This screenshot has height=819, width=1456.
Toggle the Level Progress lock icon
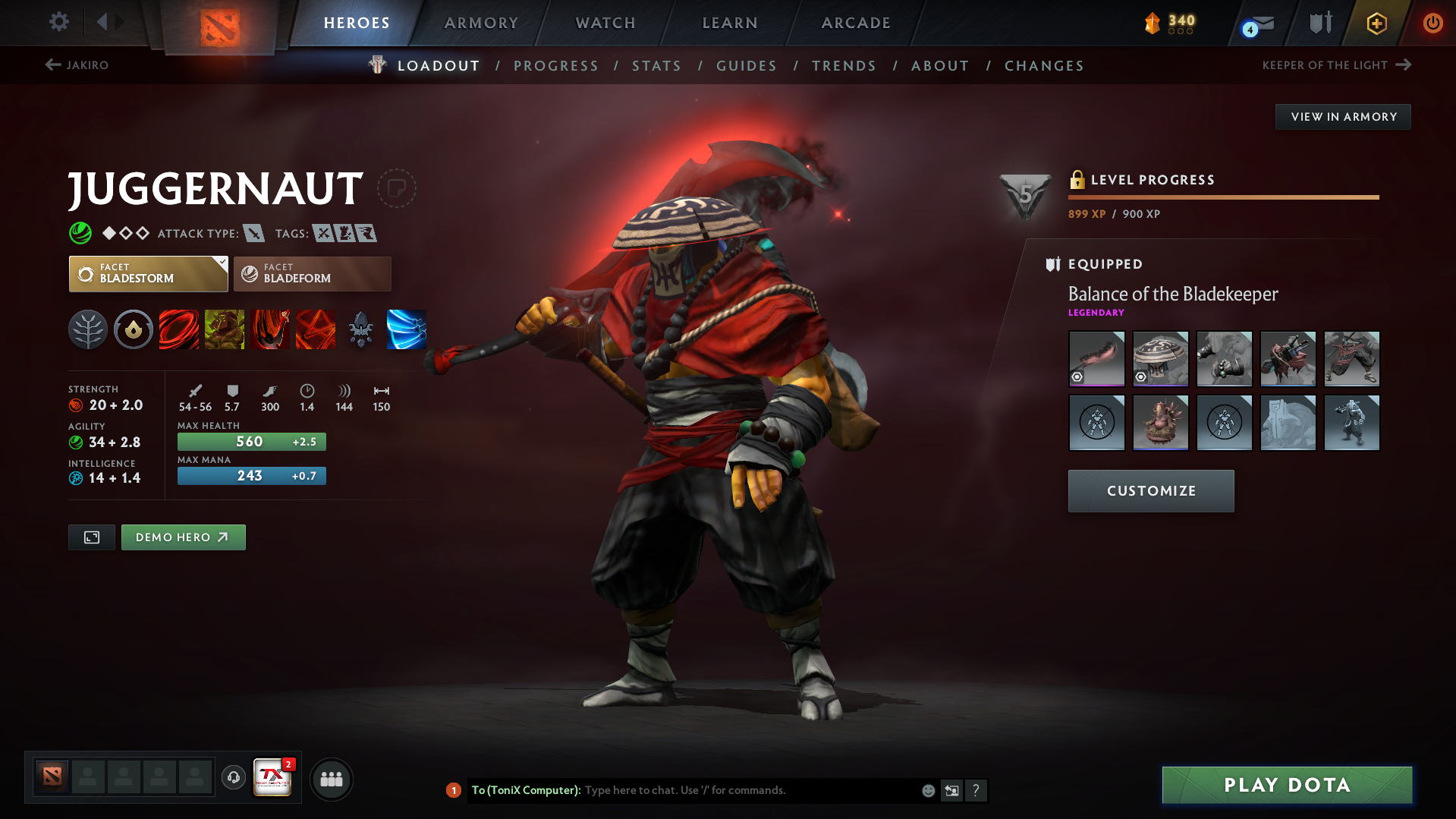coord(1077,180)
